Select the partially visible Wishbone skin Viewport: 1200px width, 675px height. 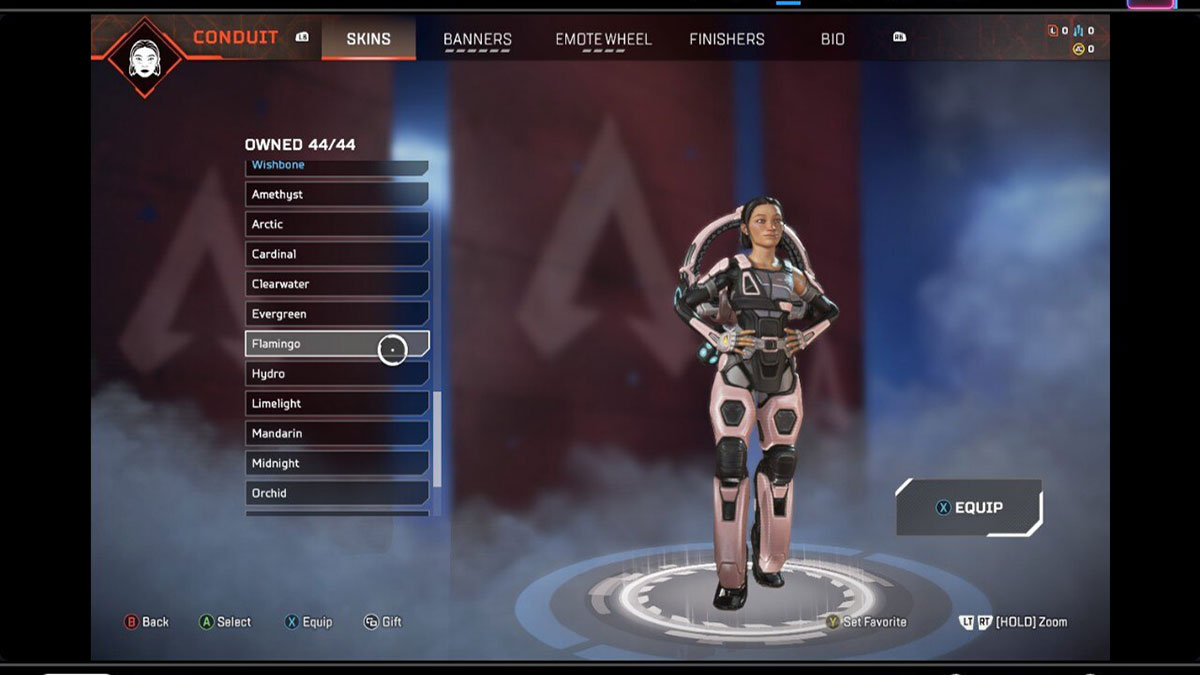point(336,166)
